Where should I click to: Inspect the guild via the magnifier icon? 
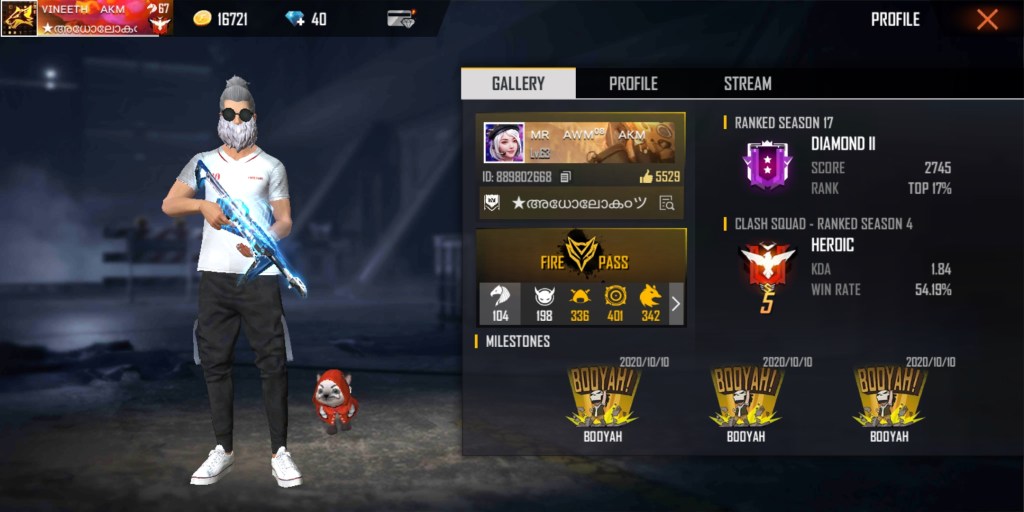point(667,203)
